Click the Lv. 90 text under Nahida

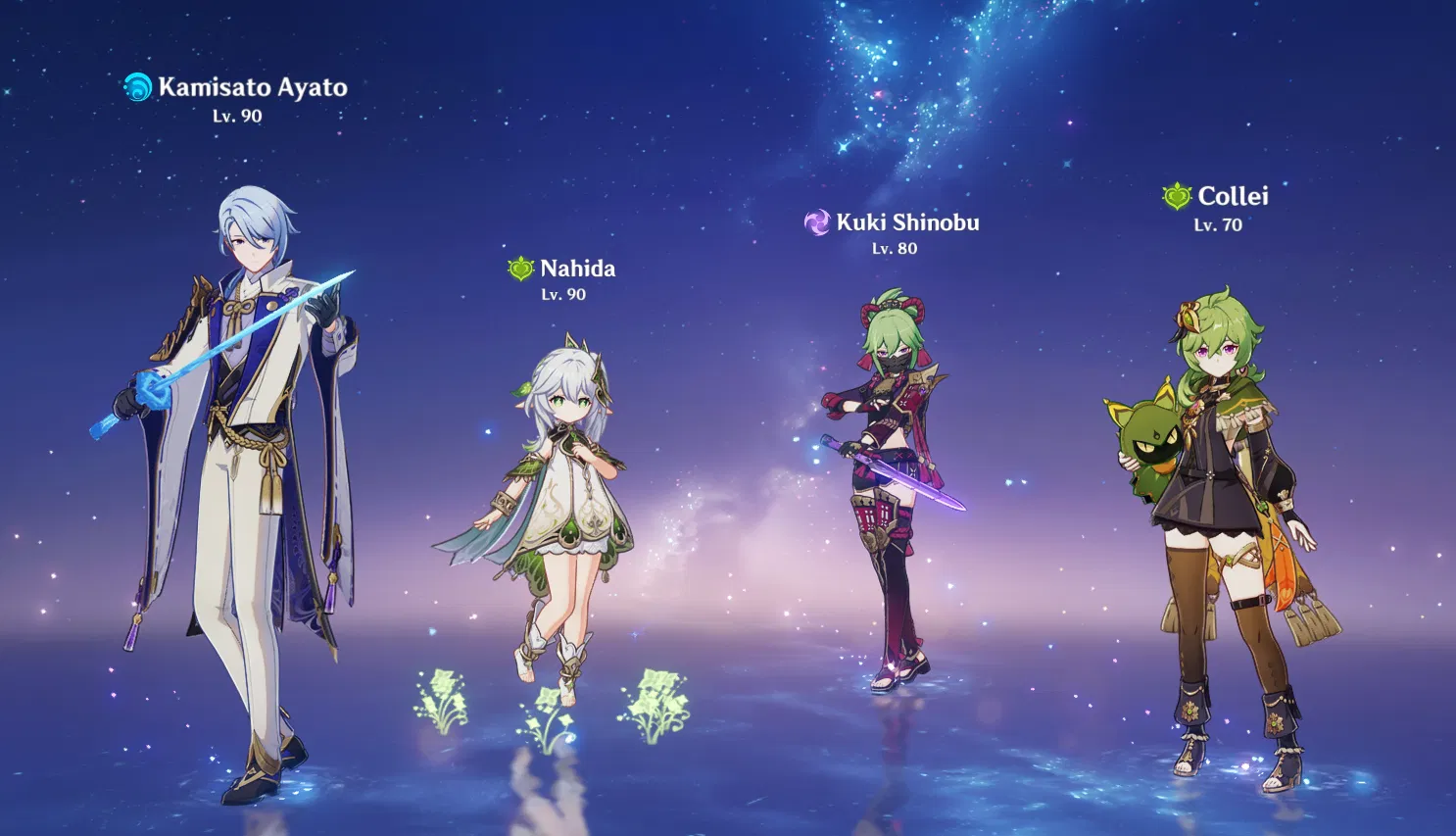point(561,295)
